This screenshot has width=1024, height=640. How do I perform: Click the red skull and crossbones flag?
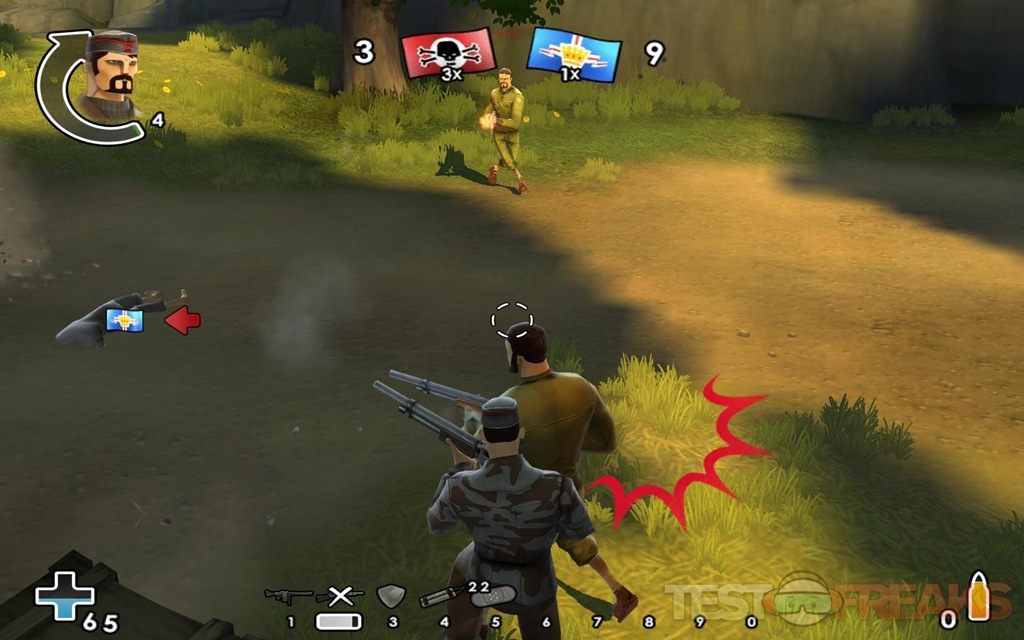click(447, 52)
